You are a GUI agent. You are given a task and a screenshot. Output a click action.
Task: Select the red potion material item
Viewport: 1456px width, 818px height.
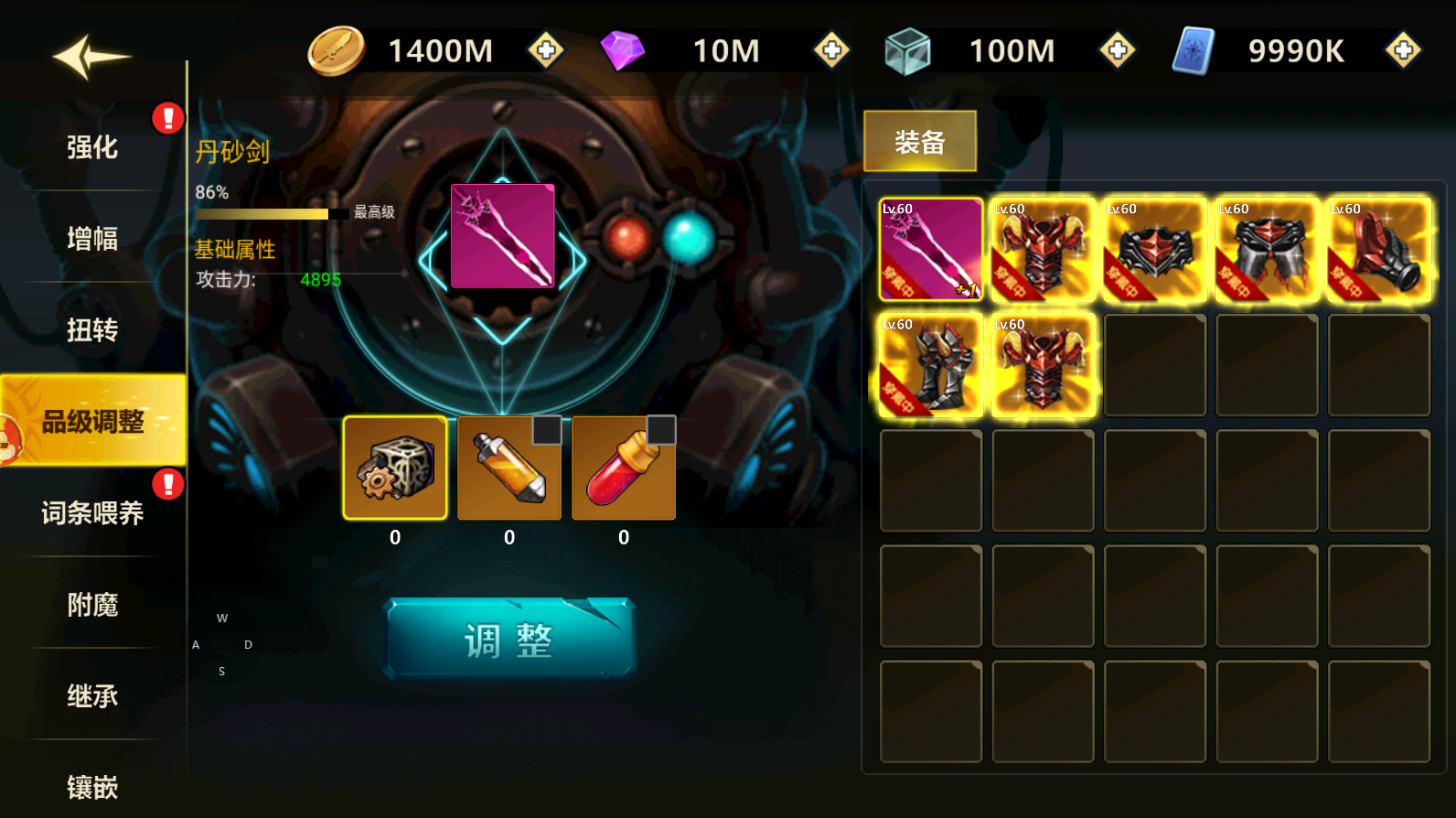(623, 468)
